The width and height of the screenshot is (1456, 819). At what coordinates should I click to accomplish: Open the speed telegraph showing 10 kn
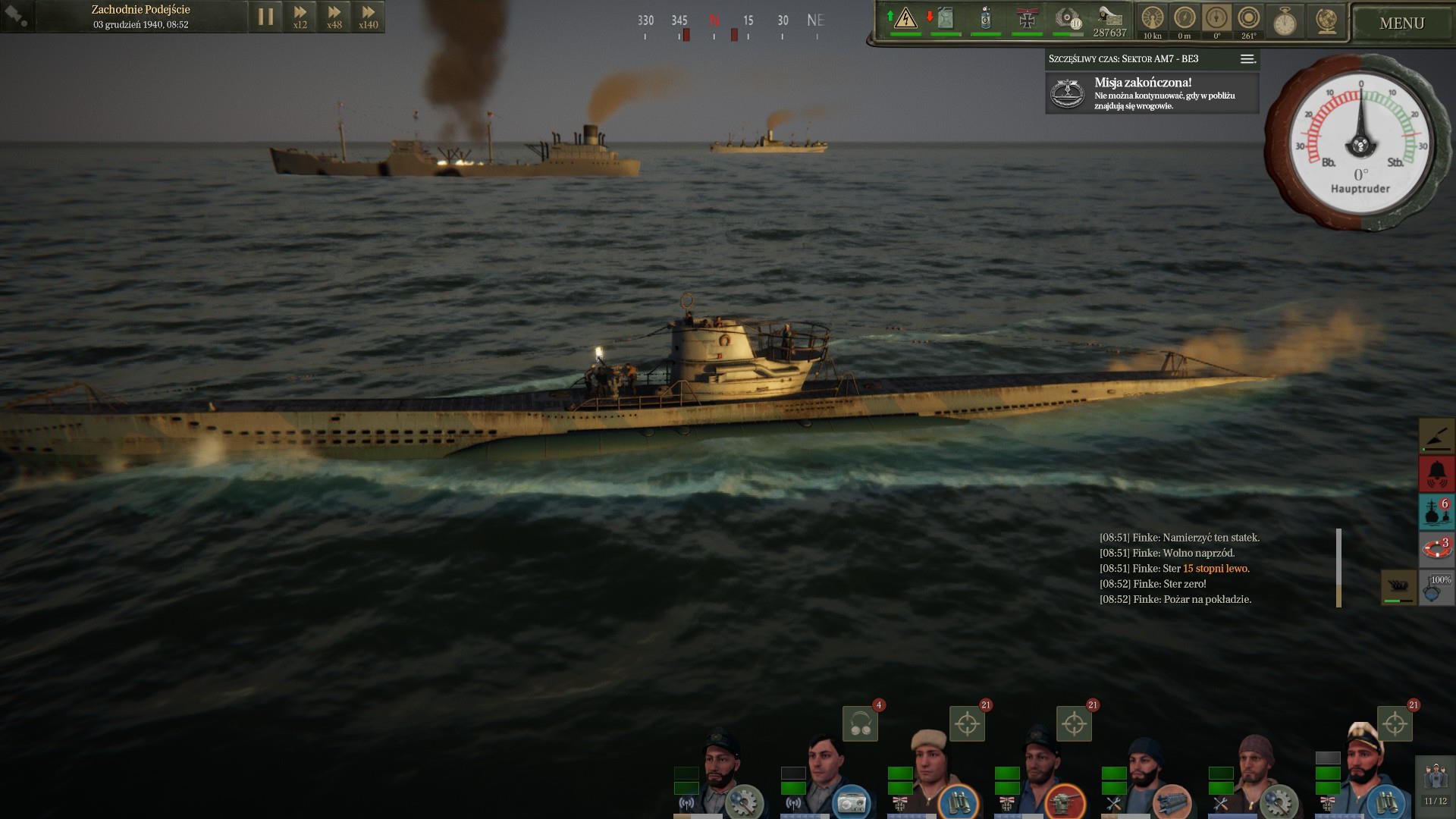tap(1152, 20)
